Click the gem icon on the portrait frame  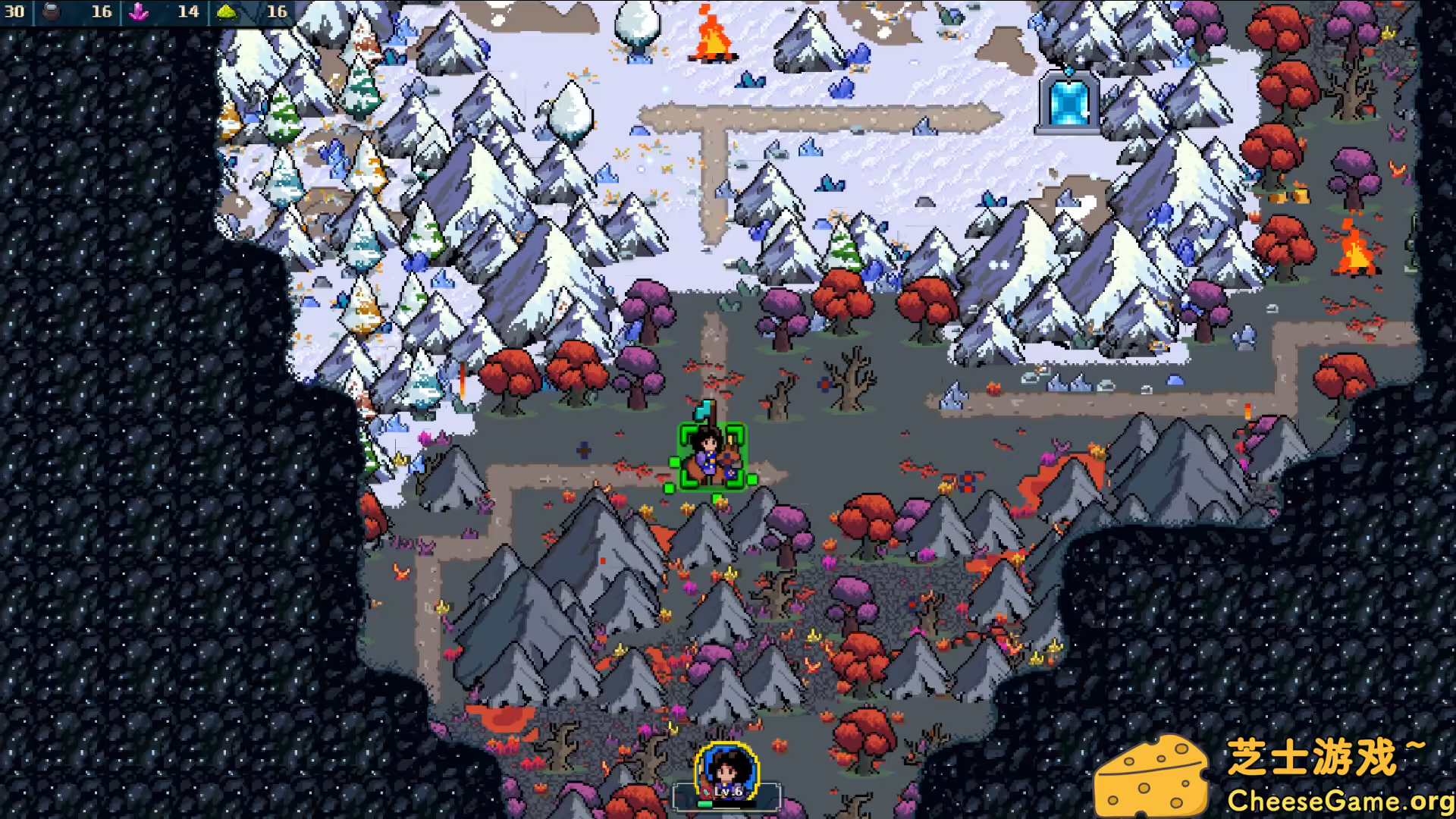[705, 794]
